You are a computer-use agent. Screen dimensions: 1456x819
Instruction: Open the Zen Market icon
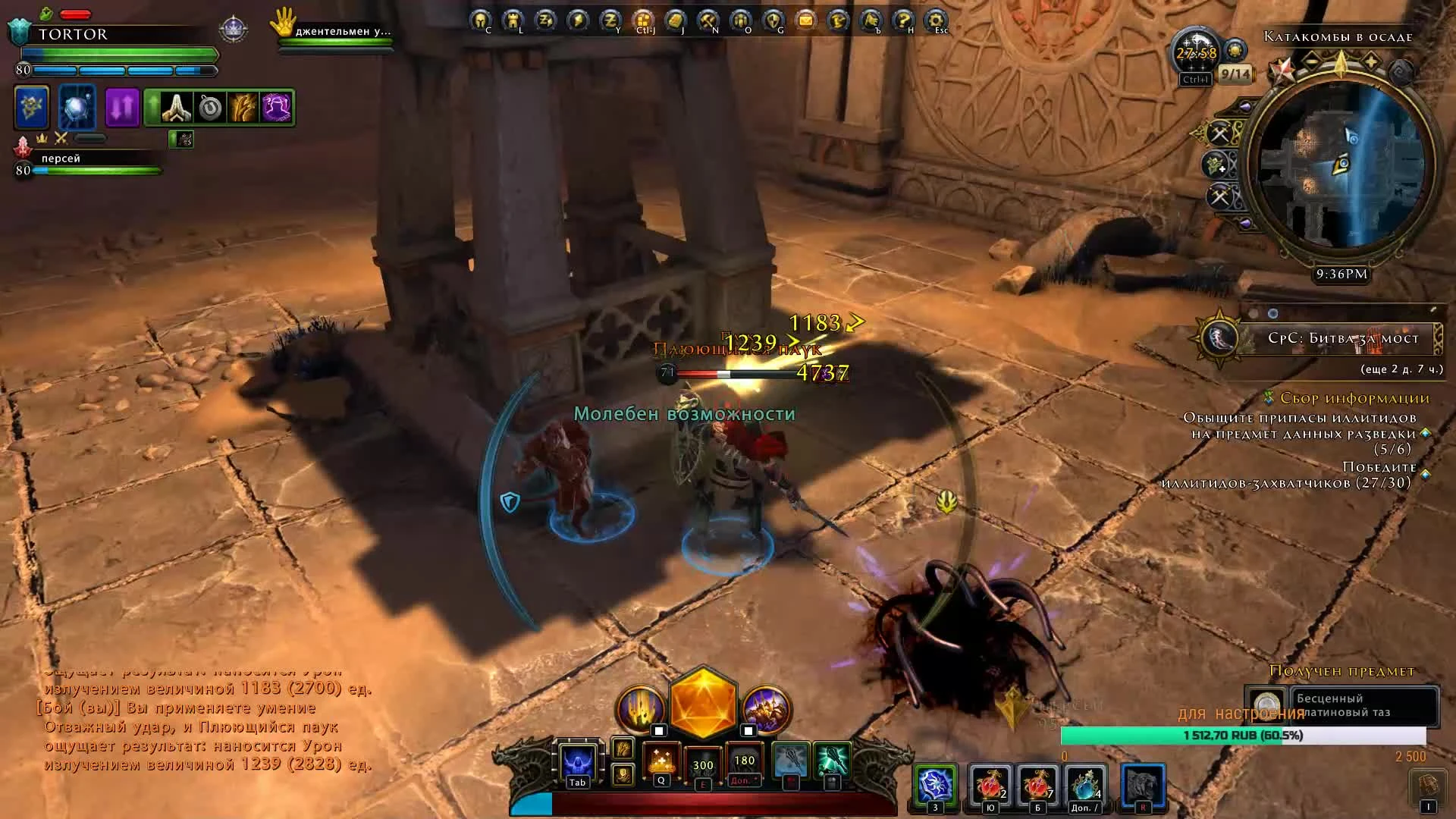click(x=610, y=19)
